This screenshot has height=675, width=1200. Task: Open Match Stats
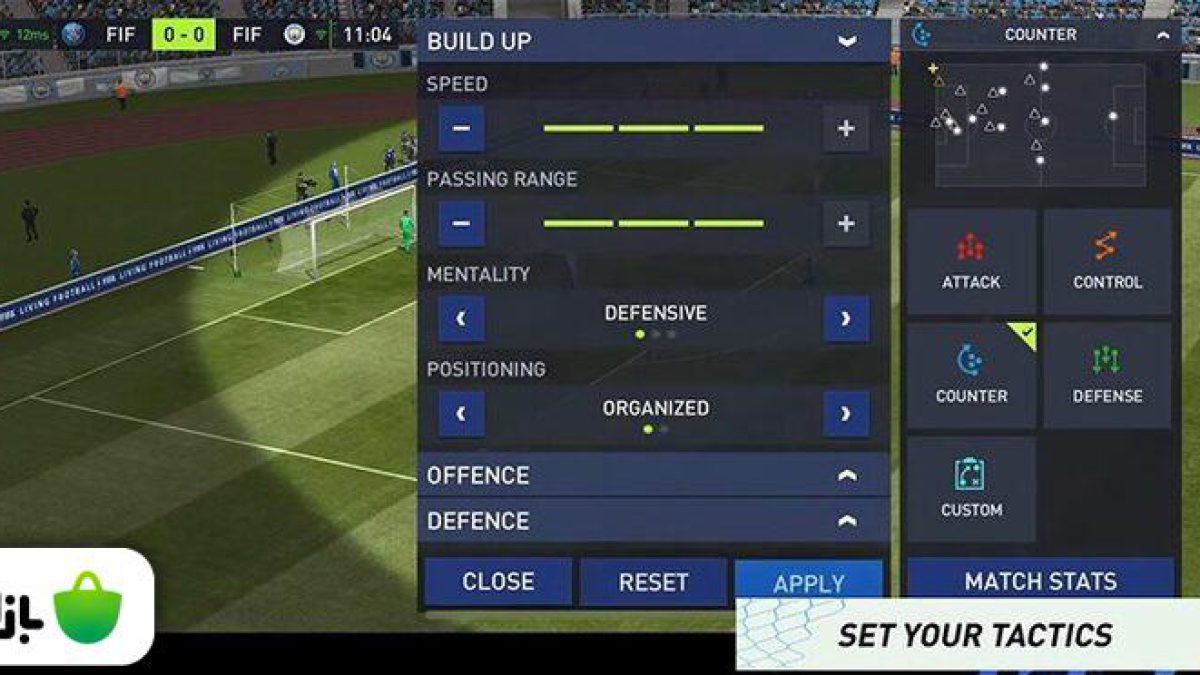tap(1040, 580)
